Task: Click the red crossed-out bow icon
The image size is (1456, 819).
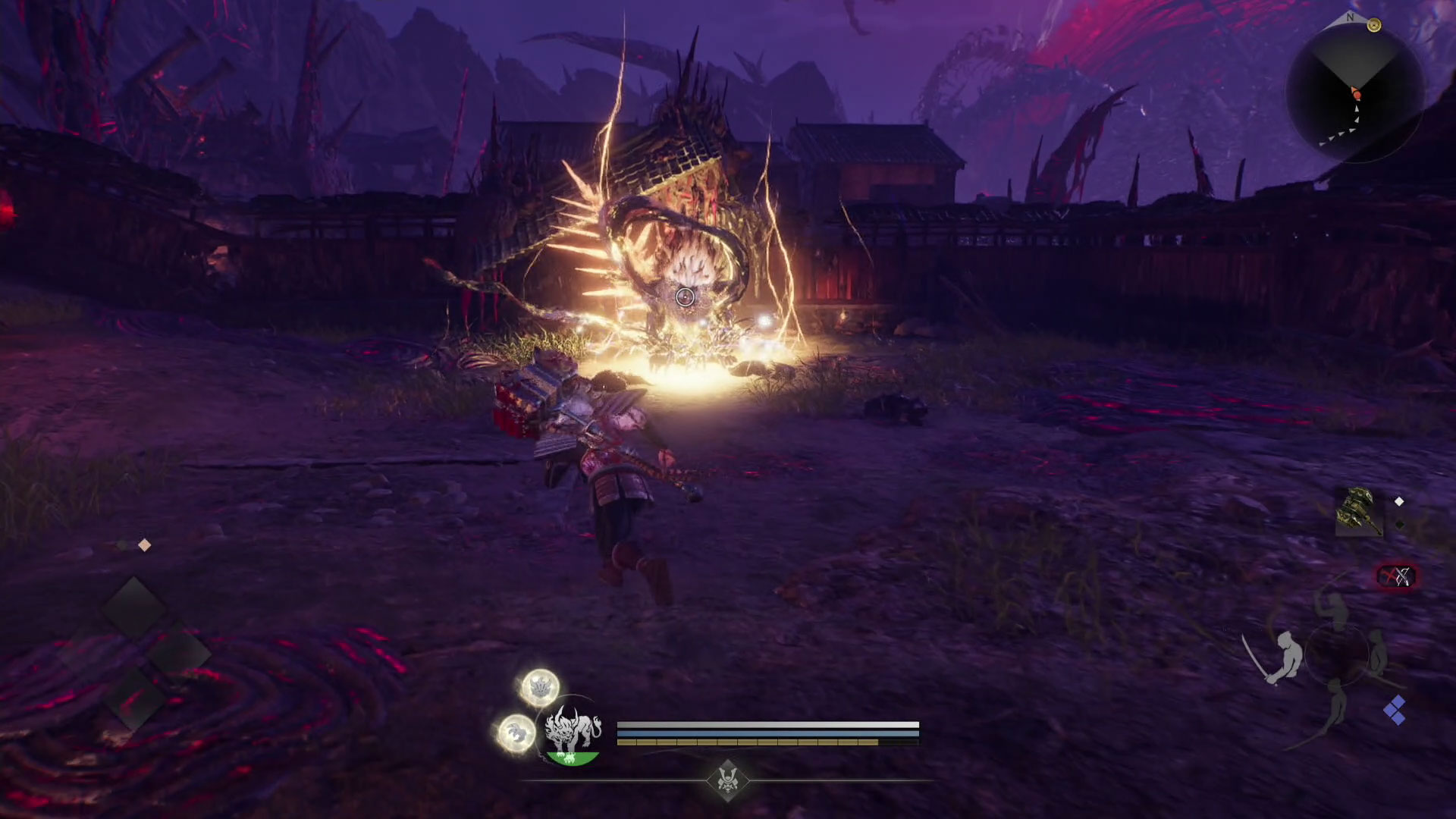Action: pyautogui.click(x=1397, y=577)
